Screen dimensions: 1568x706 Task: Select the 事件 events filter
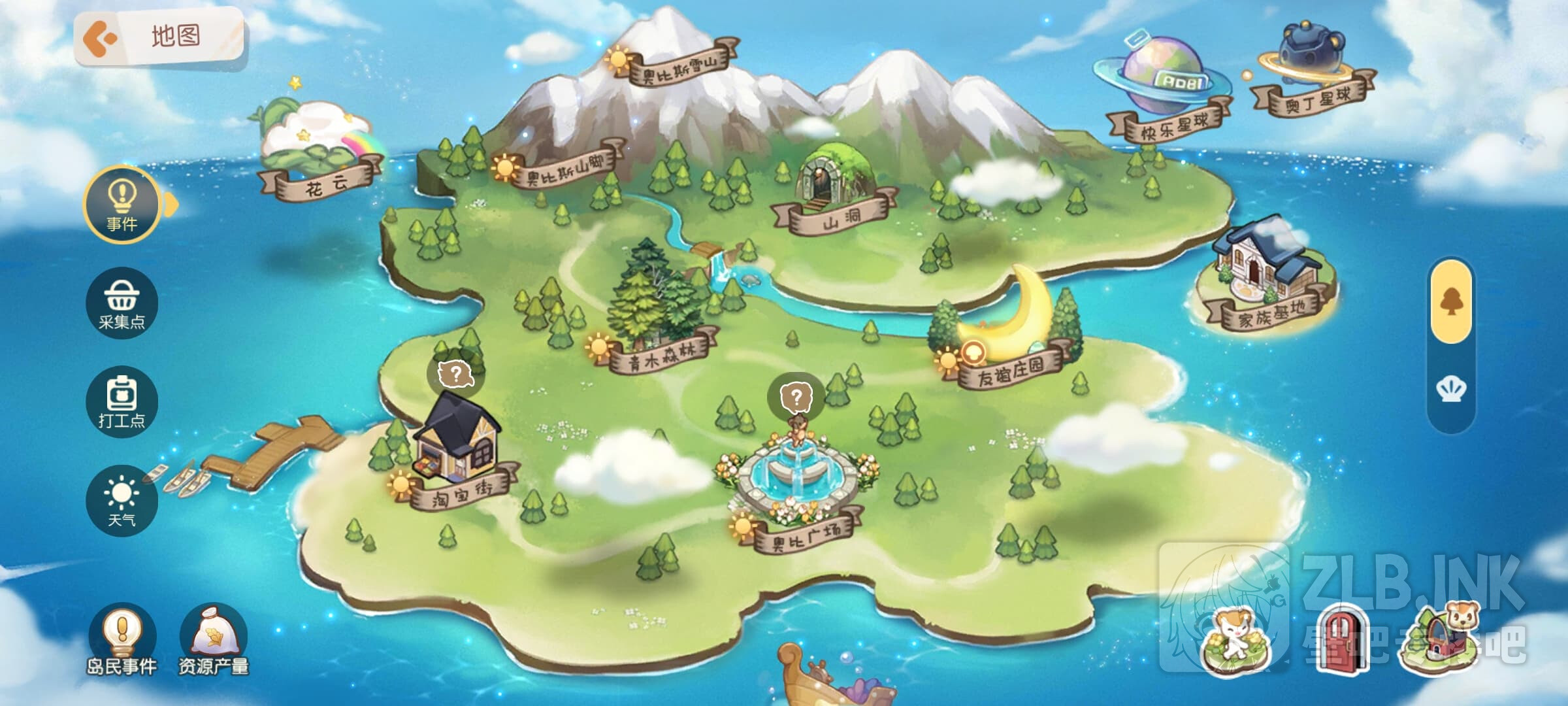tap(122, 205)
